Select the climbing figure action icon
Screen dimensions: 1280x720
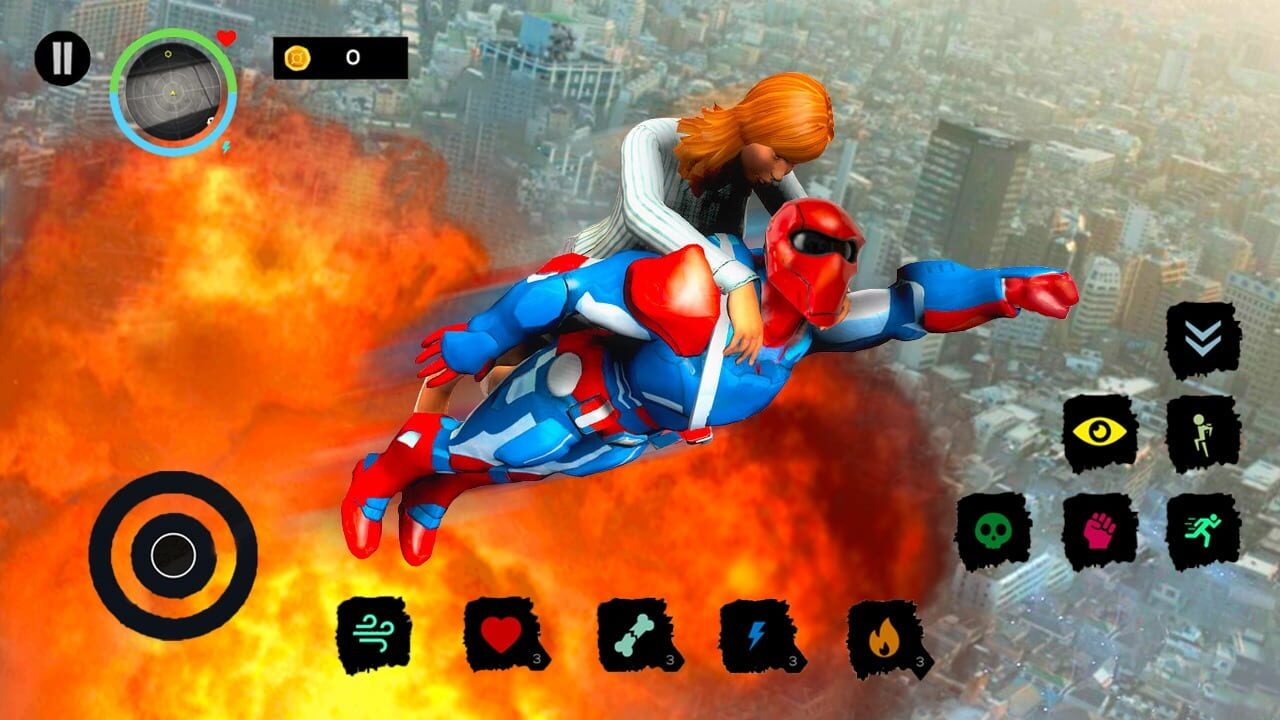(1200, 430)
